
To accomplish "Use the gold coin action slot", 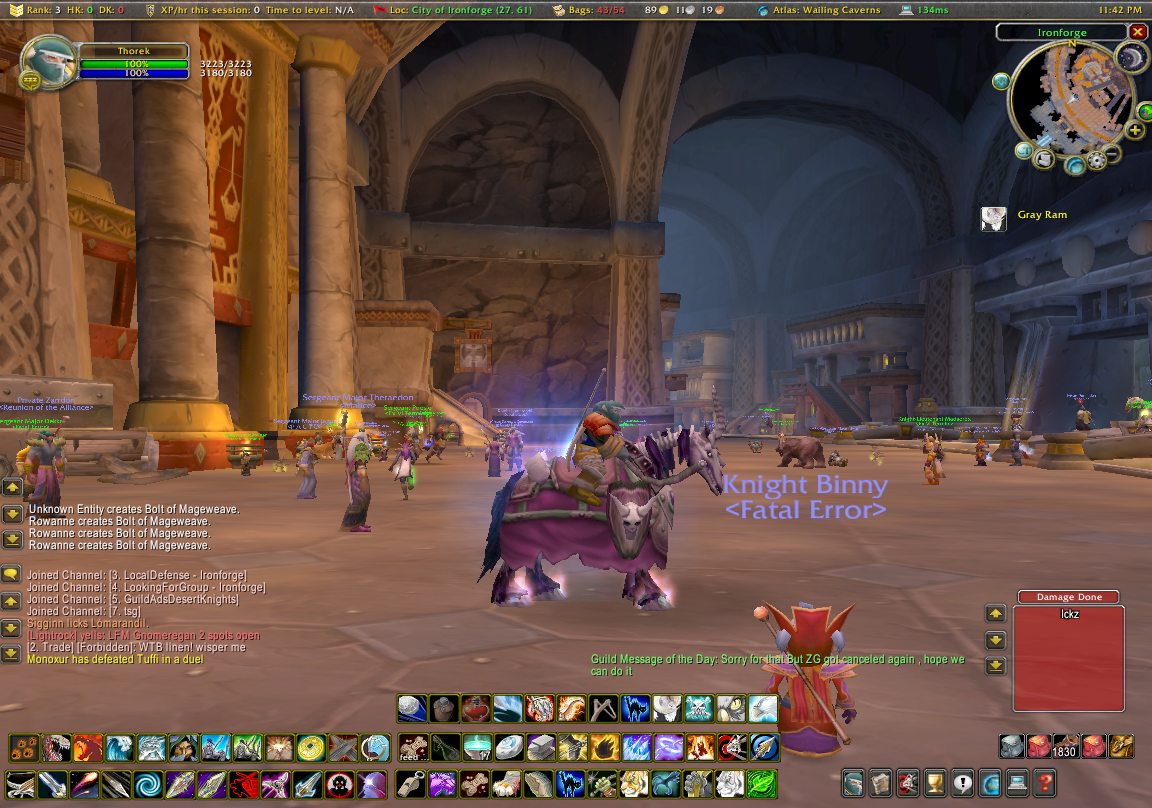I will click(311, 747).
